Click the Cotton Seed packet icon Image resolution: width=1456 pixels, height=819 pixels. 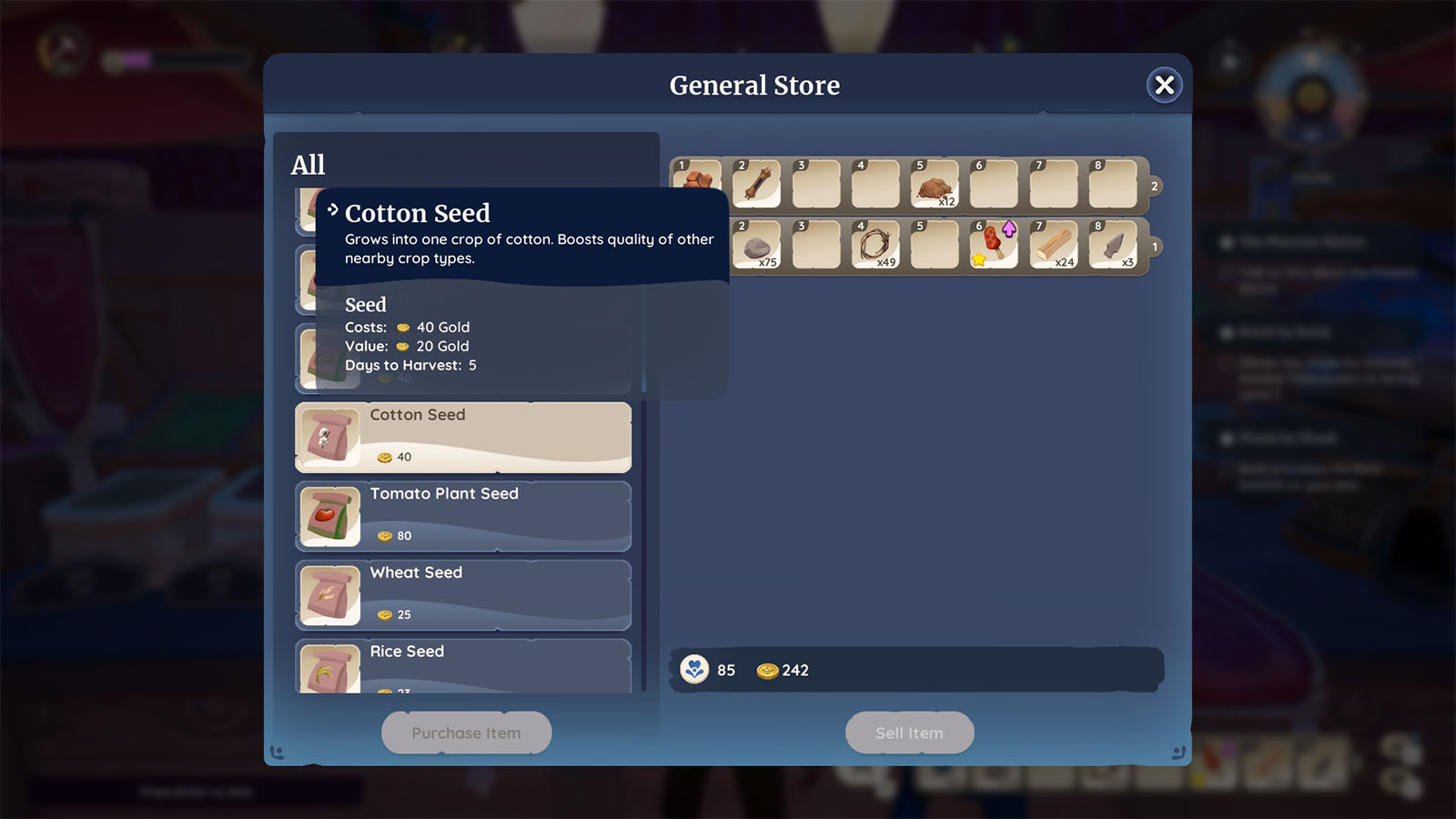(x=329, y=438)
